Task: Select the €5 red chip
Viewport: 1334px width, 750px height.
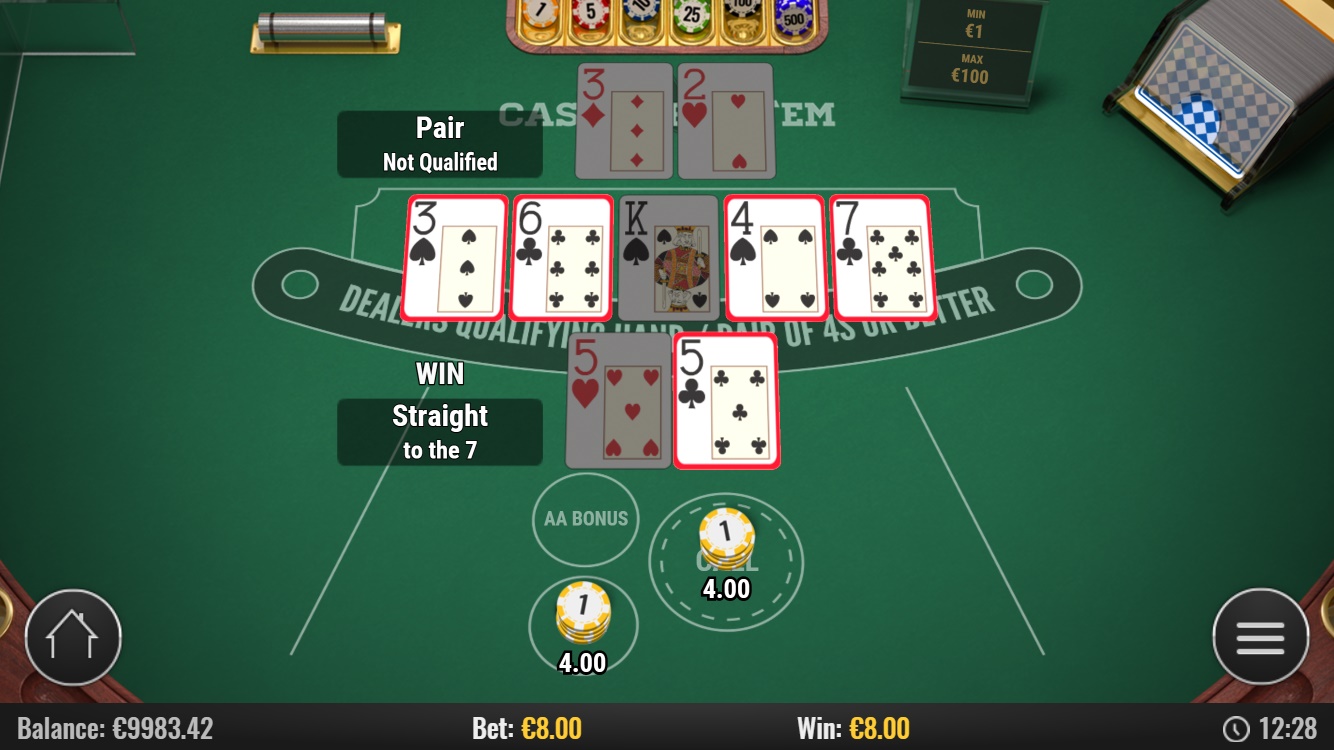Action: (x=591, y=12)
